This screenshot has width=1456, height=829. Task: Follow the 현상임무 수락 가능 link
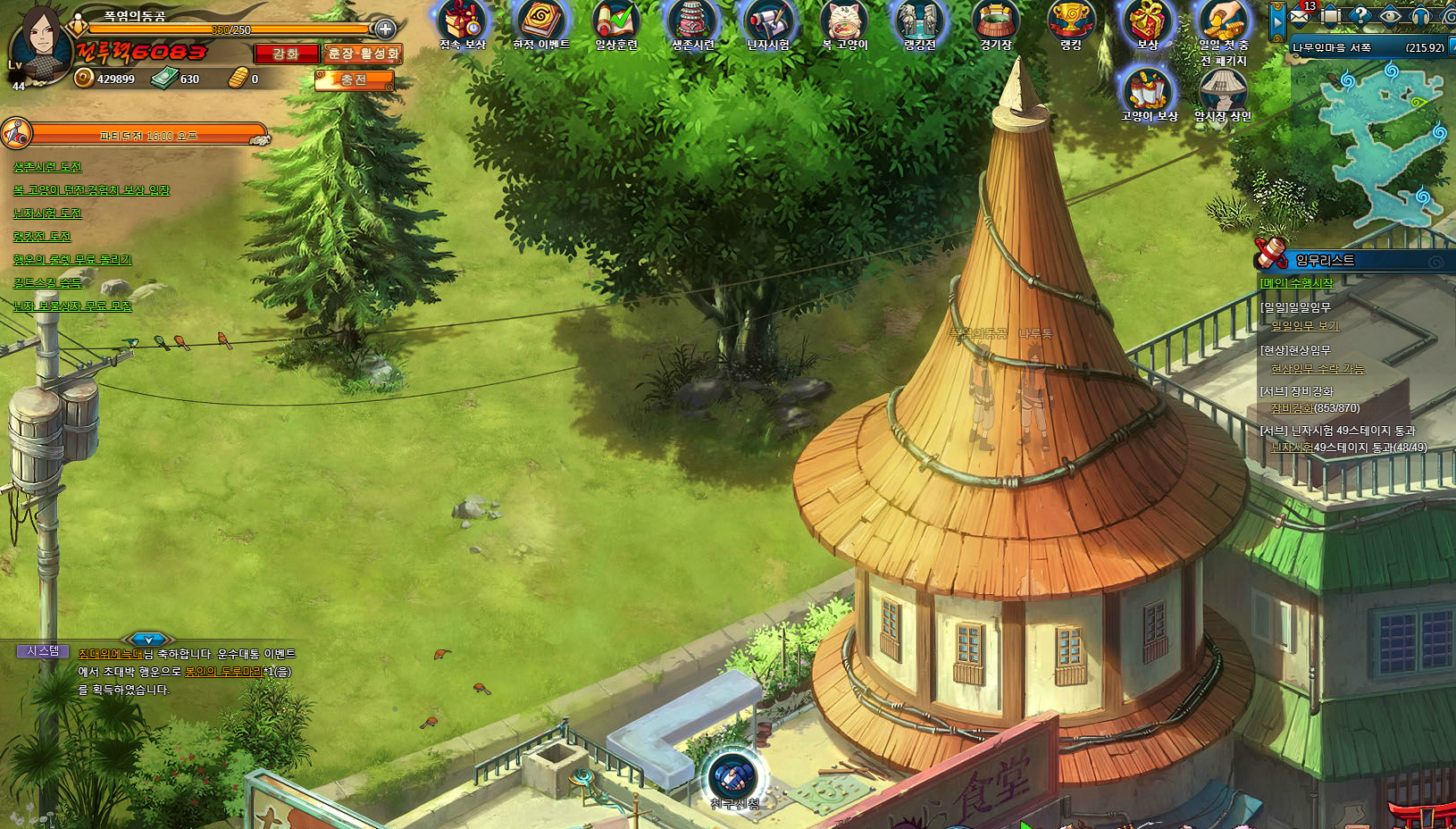coord(1318,369)
